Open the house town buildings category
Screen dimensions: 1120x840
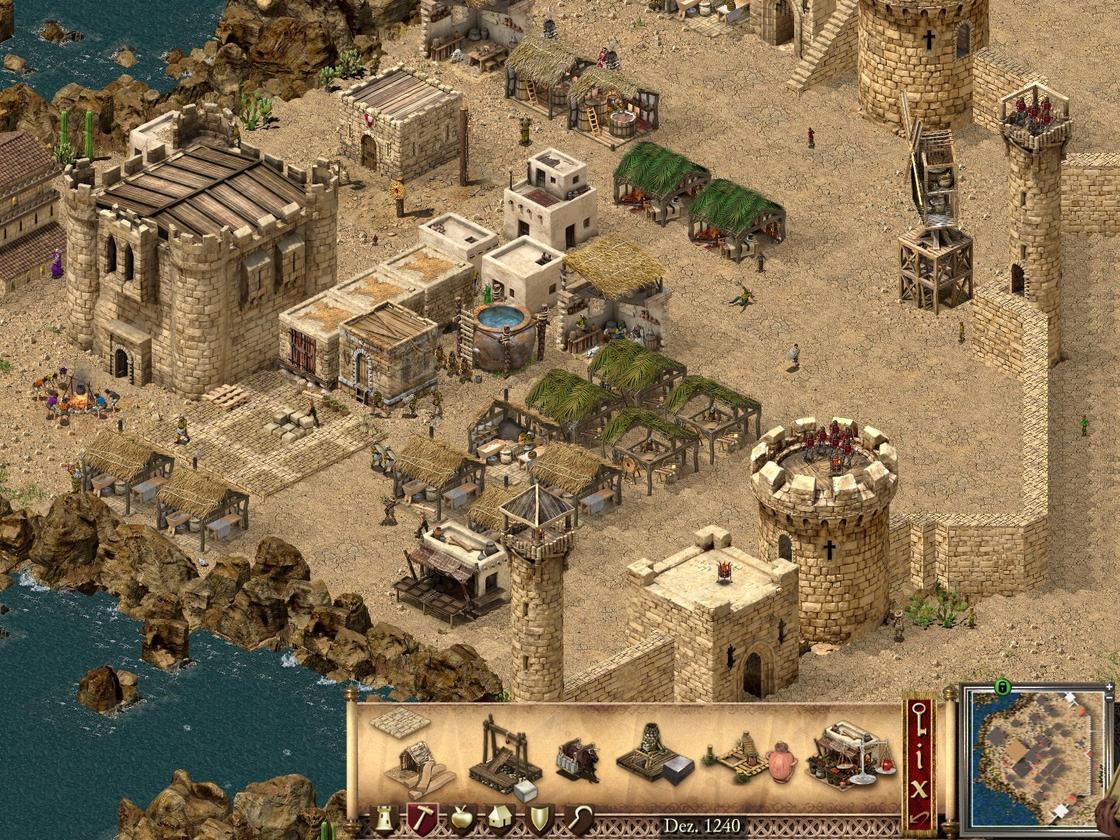tap(500, 820)
